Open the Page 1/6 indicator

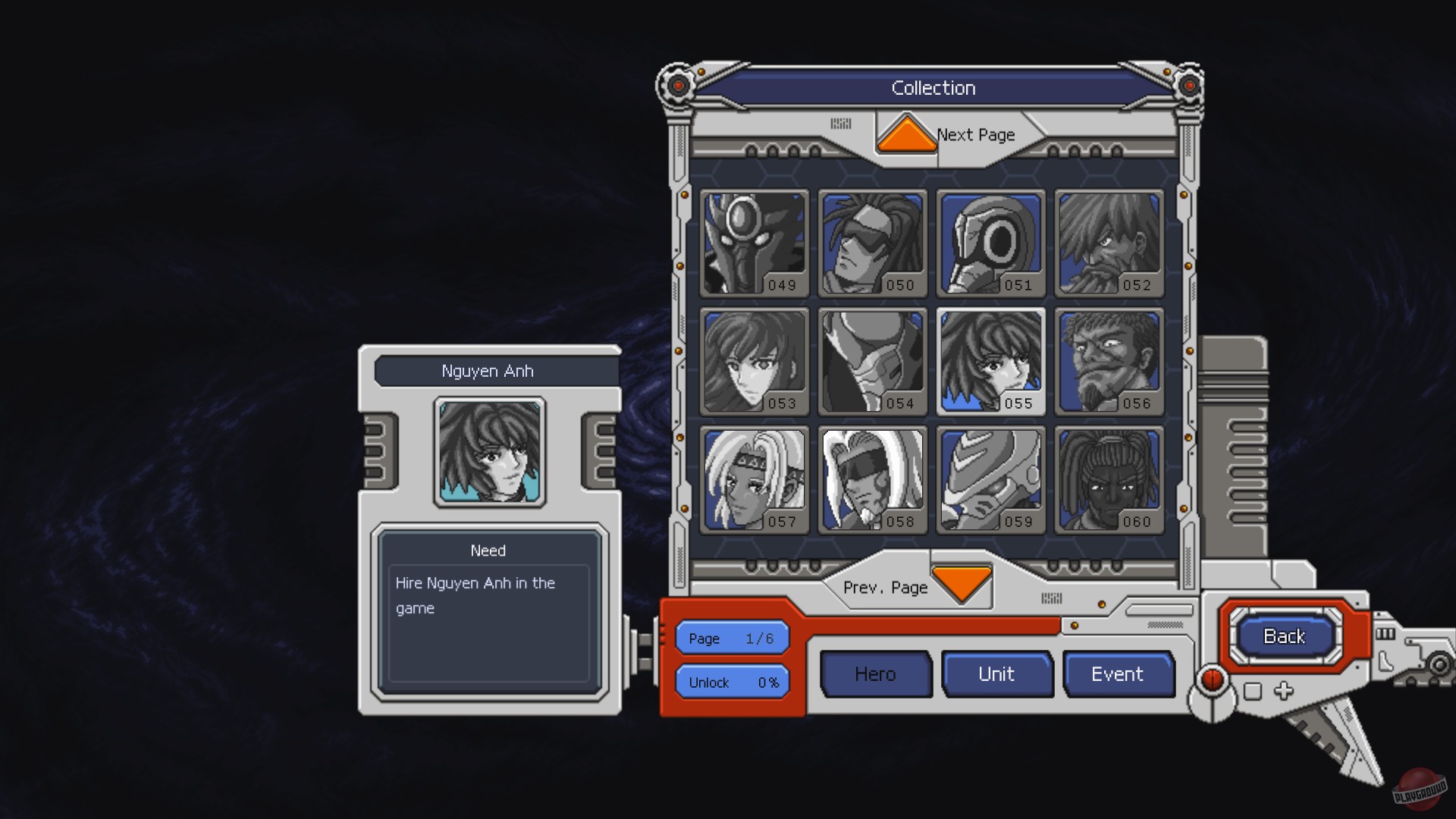click(x=731, y=638)
